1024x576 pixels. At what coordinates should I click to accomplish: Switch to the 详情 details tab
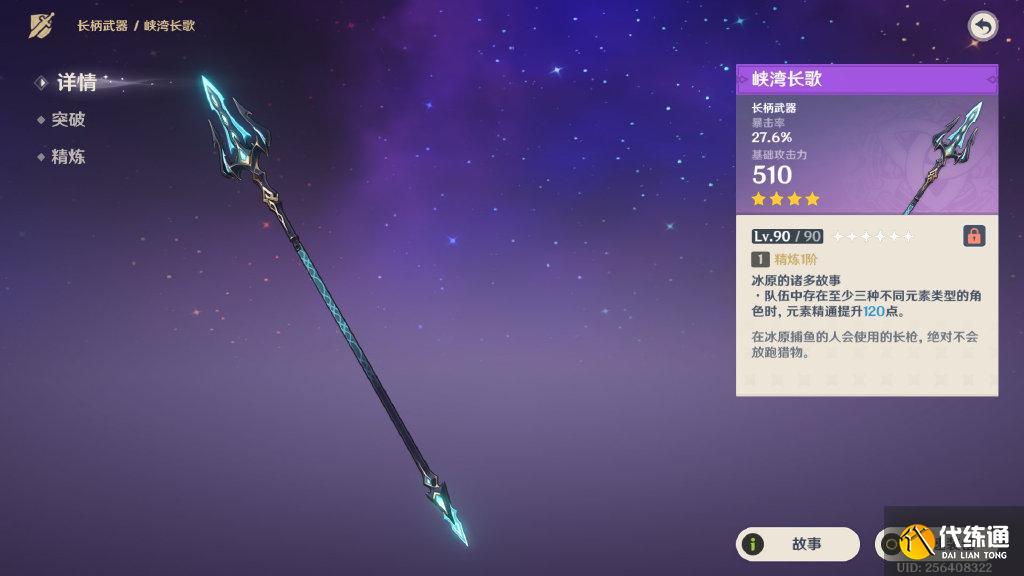click(75, 83)
